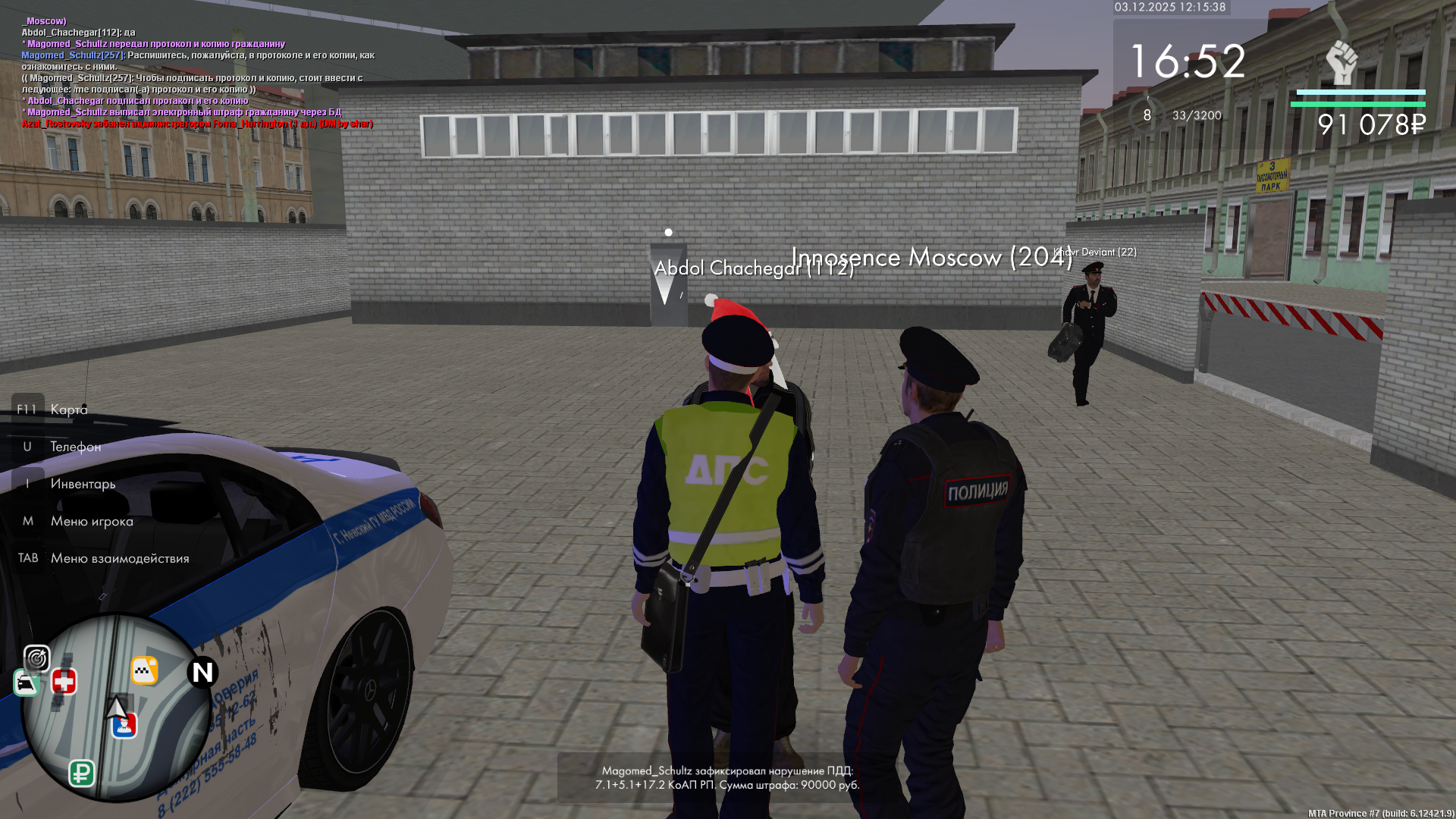
Task: Click the green ruble bank marker
Action: (82, 773)
